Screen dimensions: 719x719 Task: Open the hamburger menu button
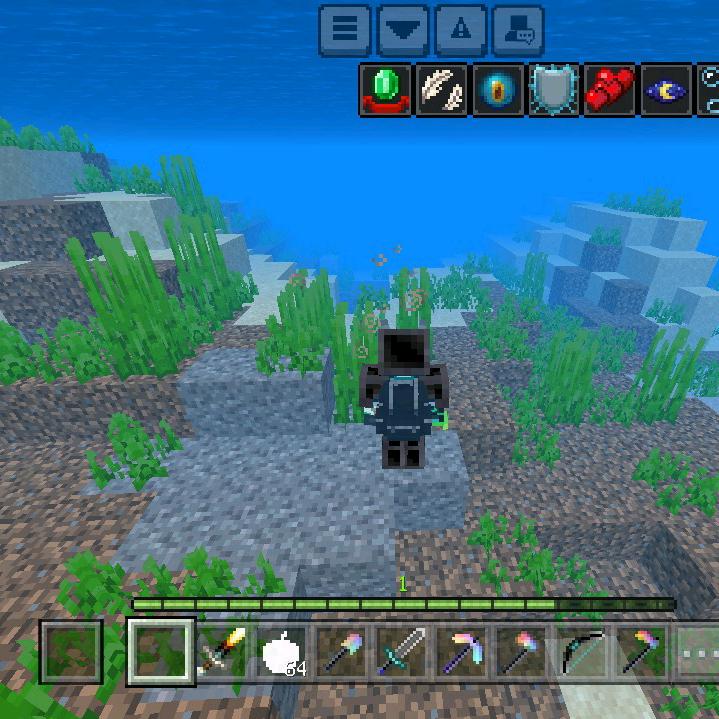tap(345, 30)
